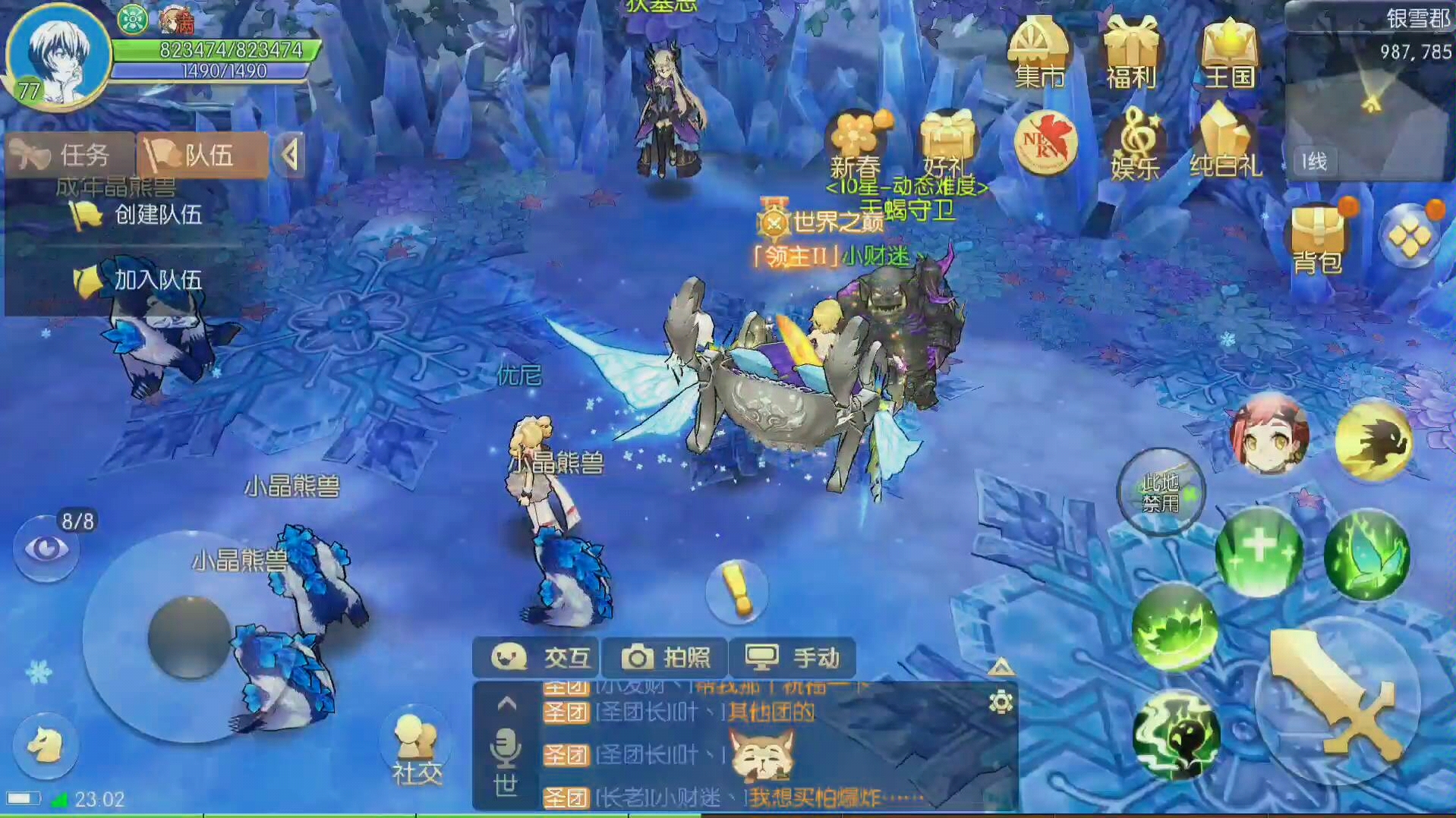Open the 拍照 photo mode
Screen dimensions: 1456x818
[665, 657]
